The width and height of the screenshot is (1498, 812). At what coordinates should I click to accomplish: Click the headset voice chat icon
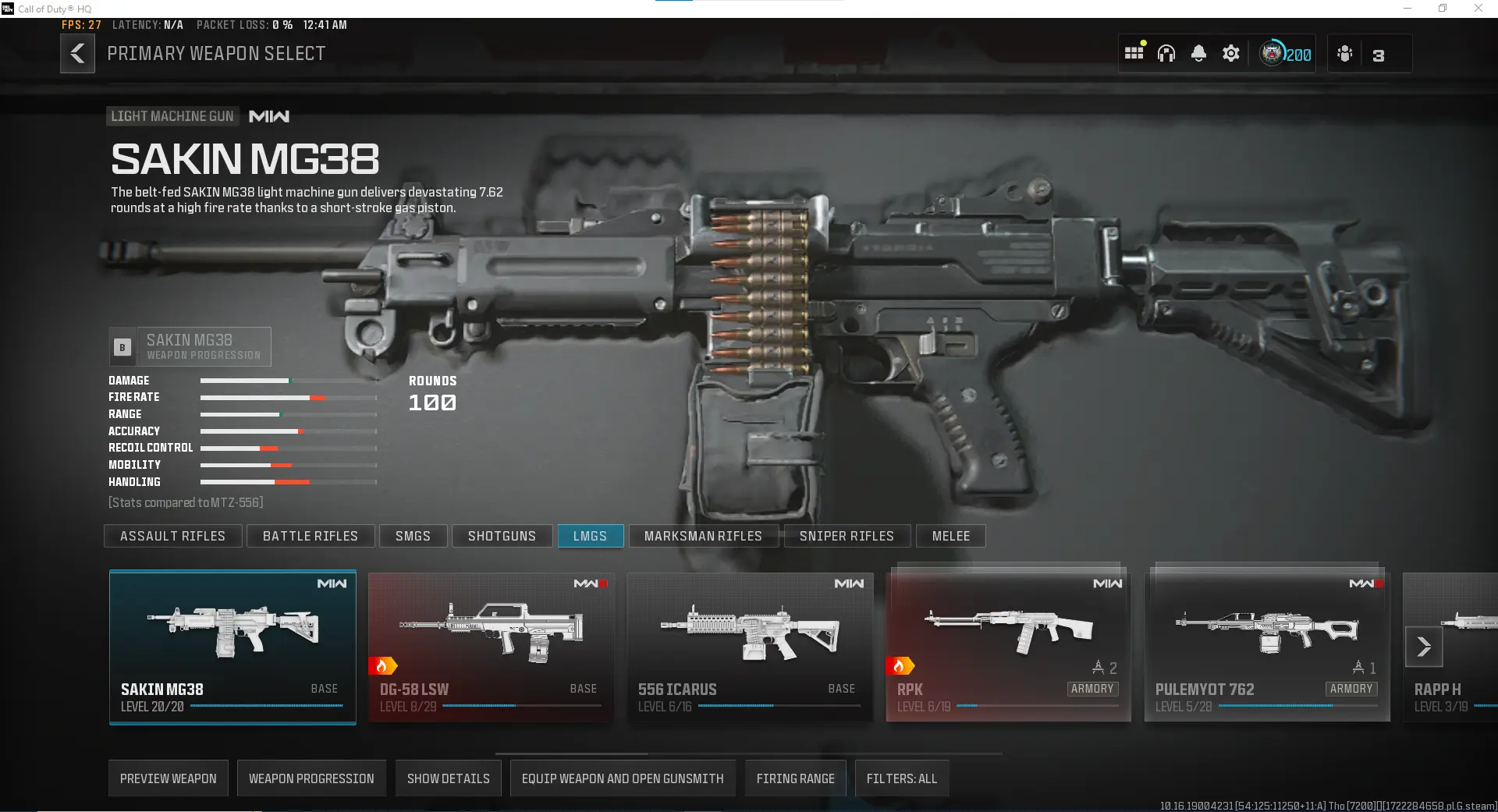click(1166, 53)
